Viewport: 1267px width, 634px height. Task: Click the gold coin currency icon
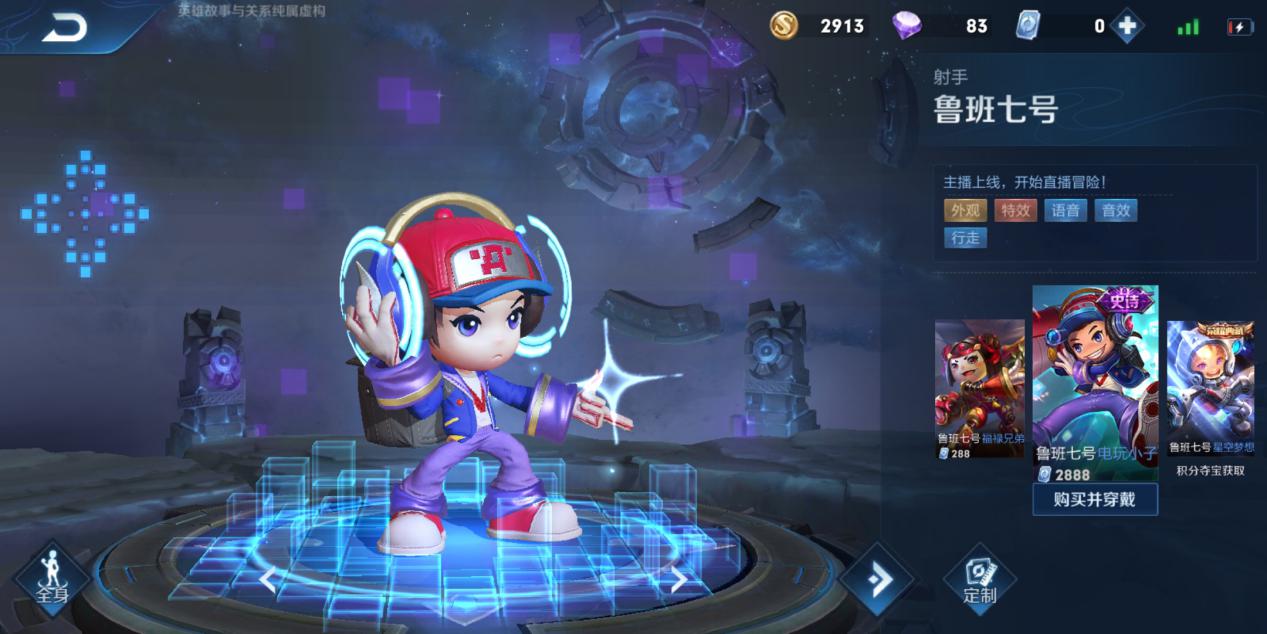pos(784,26)
